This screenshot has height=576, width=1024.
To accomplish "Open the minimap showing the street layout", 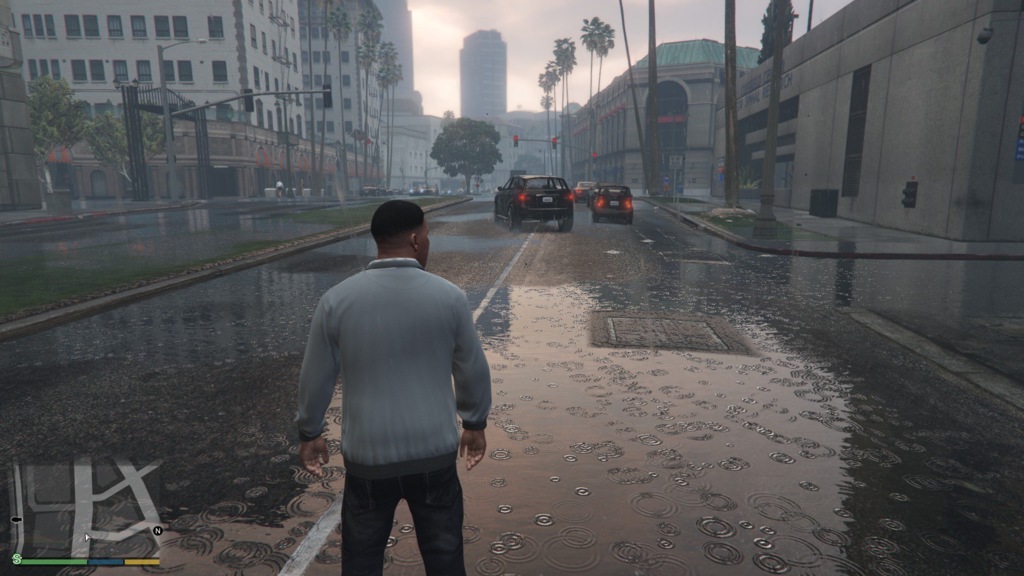I will tap(86, 508).
